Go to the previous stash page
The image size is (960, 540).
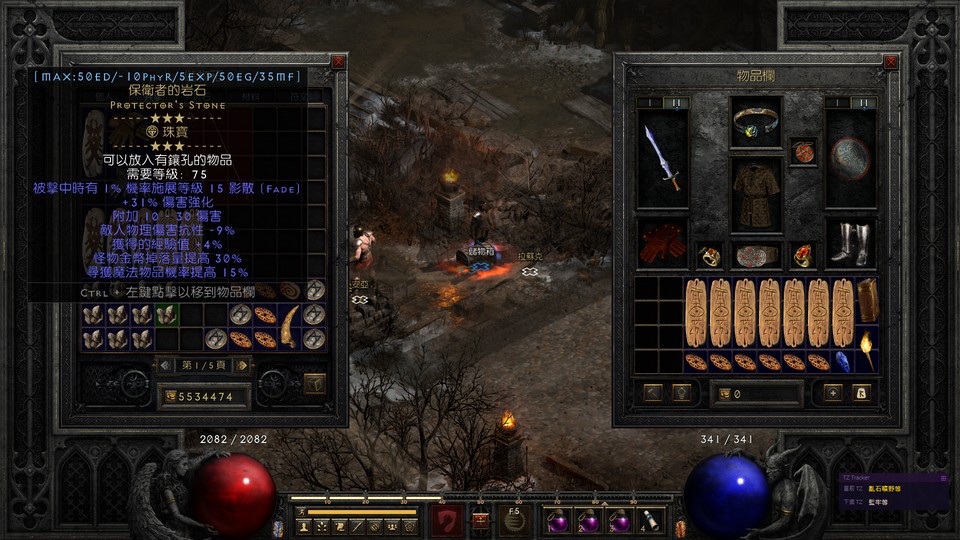click(x=165, y=365)
